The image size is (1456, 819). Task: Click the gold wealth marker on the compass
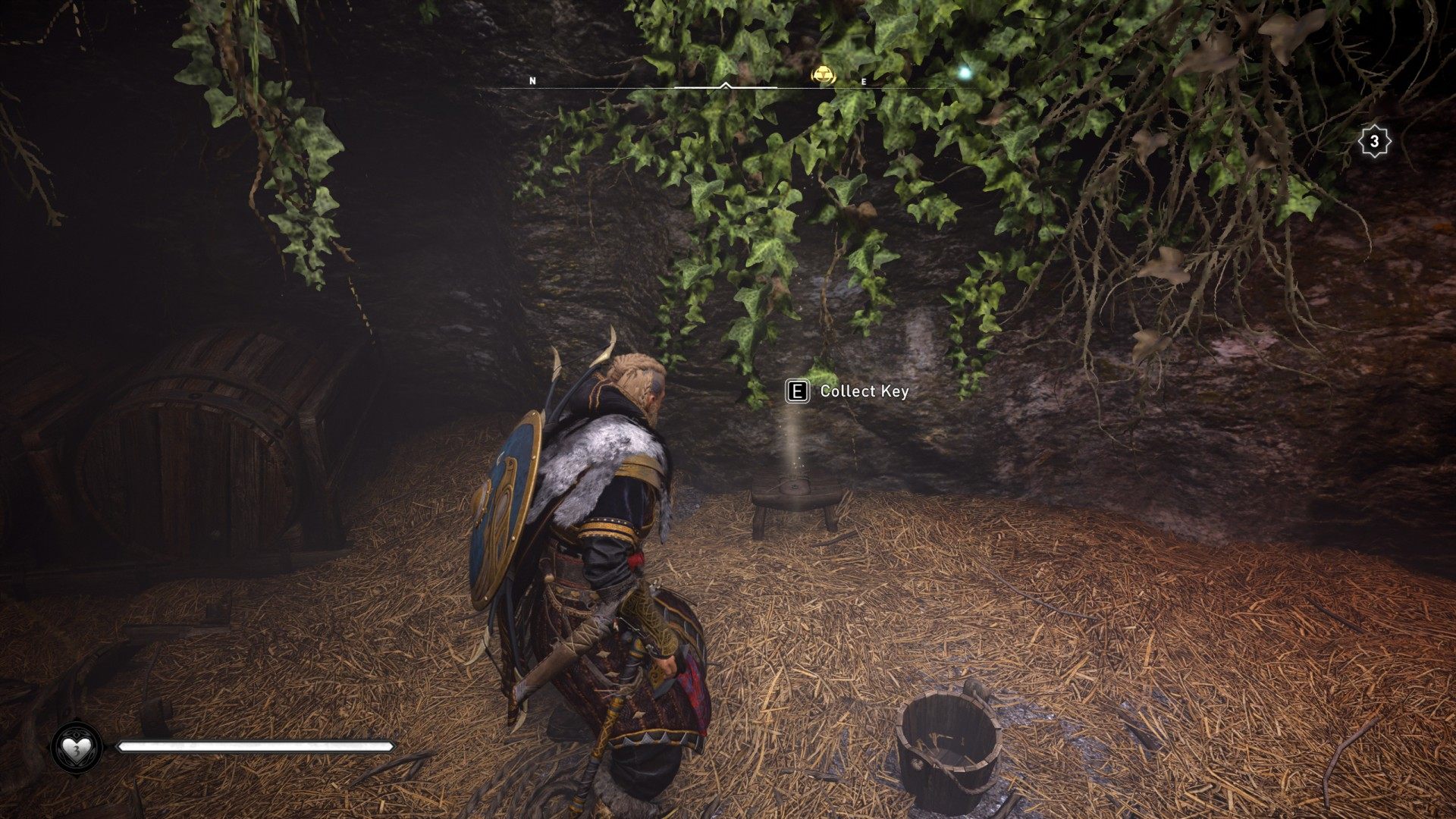823,74
